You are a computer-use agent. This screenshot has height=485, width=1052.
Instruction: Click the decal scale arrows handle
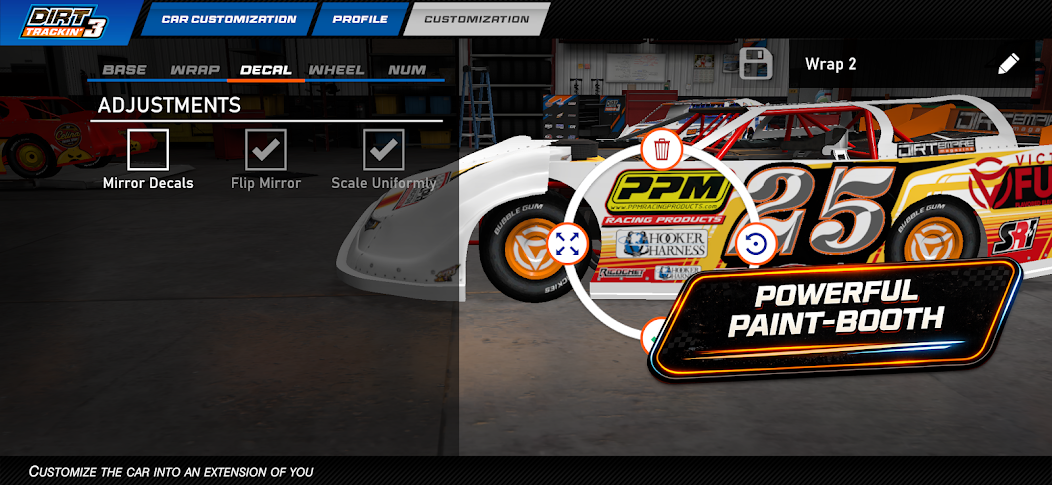567,243
